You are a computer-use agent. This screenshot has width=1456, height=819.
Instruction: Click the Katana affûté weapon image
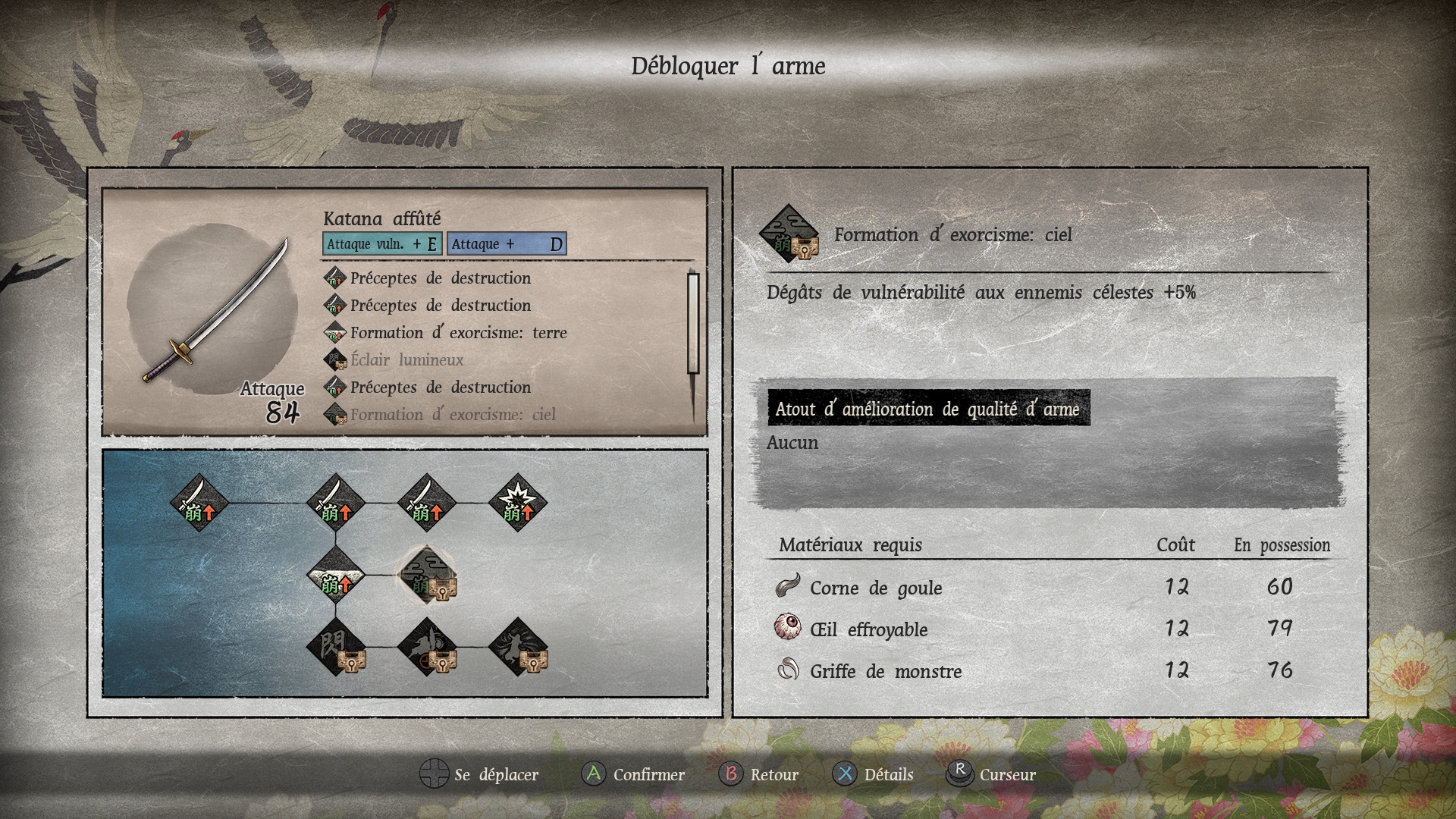(216, 311)
